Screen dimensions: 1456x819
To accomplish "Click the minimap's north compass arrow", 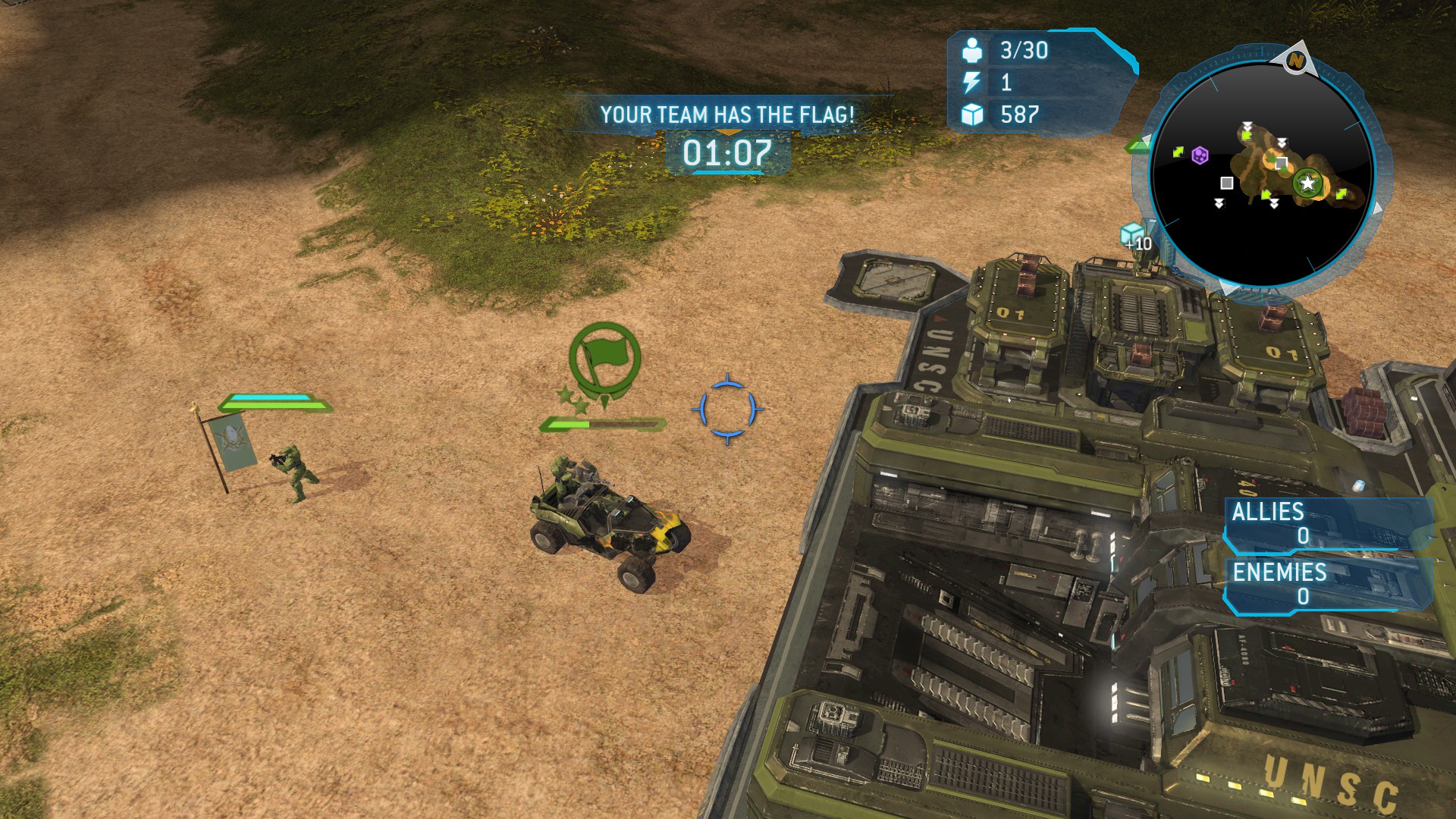I will click(1296, 59).
